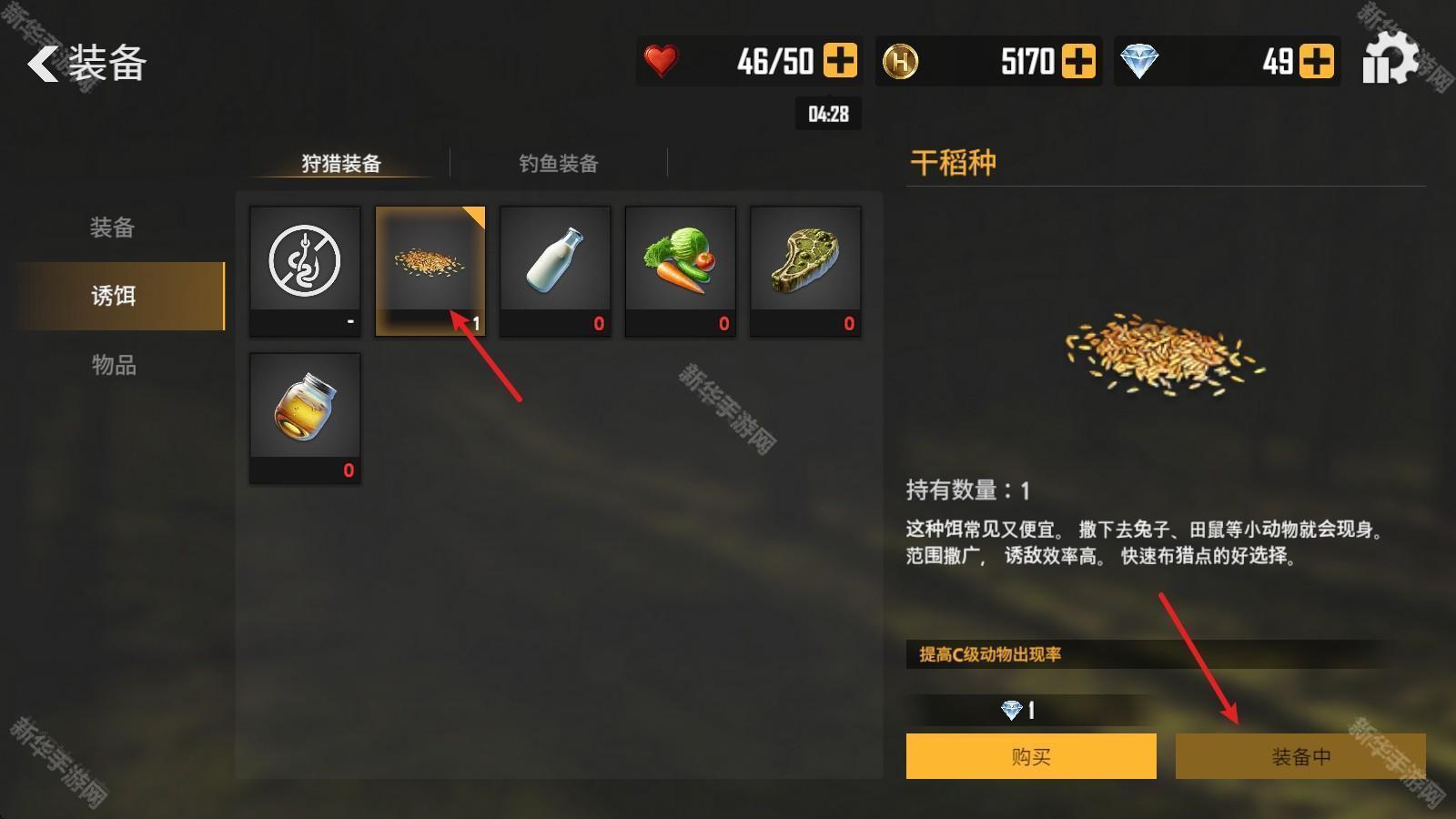The image size is (1456, 819).
Task: Select the meat steak bait slot
Action: (805, 270)
